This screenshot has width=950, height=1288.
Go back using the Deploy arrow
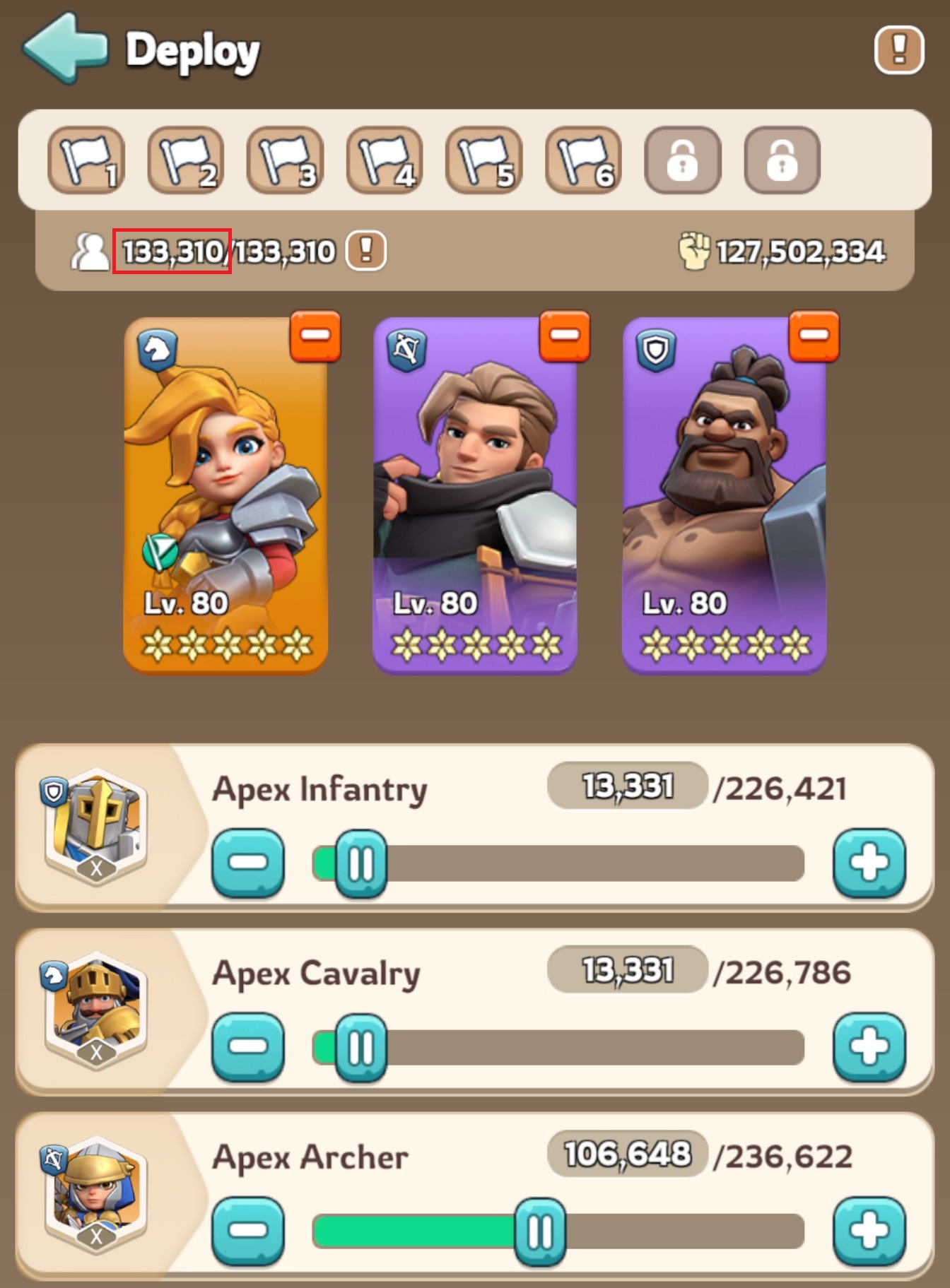(65, 48)
